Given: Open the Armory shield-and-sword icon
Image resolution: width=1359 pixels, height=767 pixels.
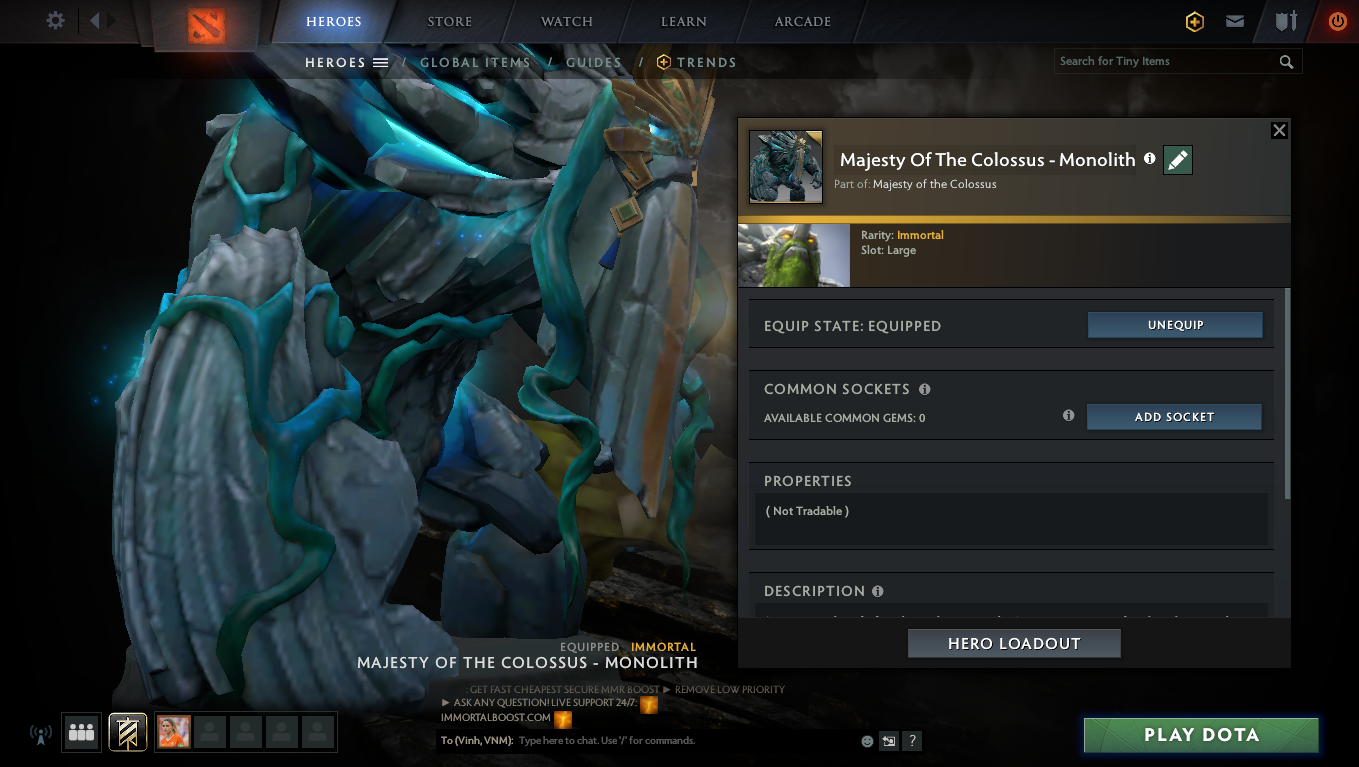Looking at the screenshot, I should tap(1286, 21).
